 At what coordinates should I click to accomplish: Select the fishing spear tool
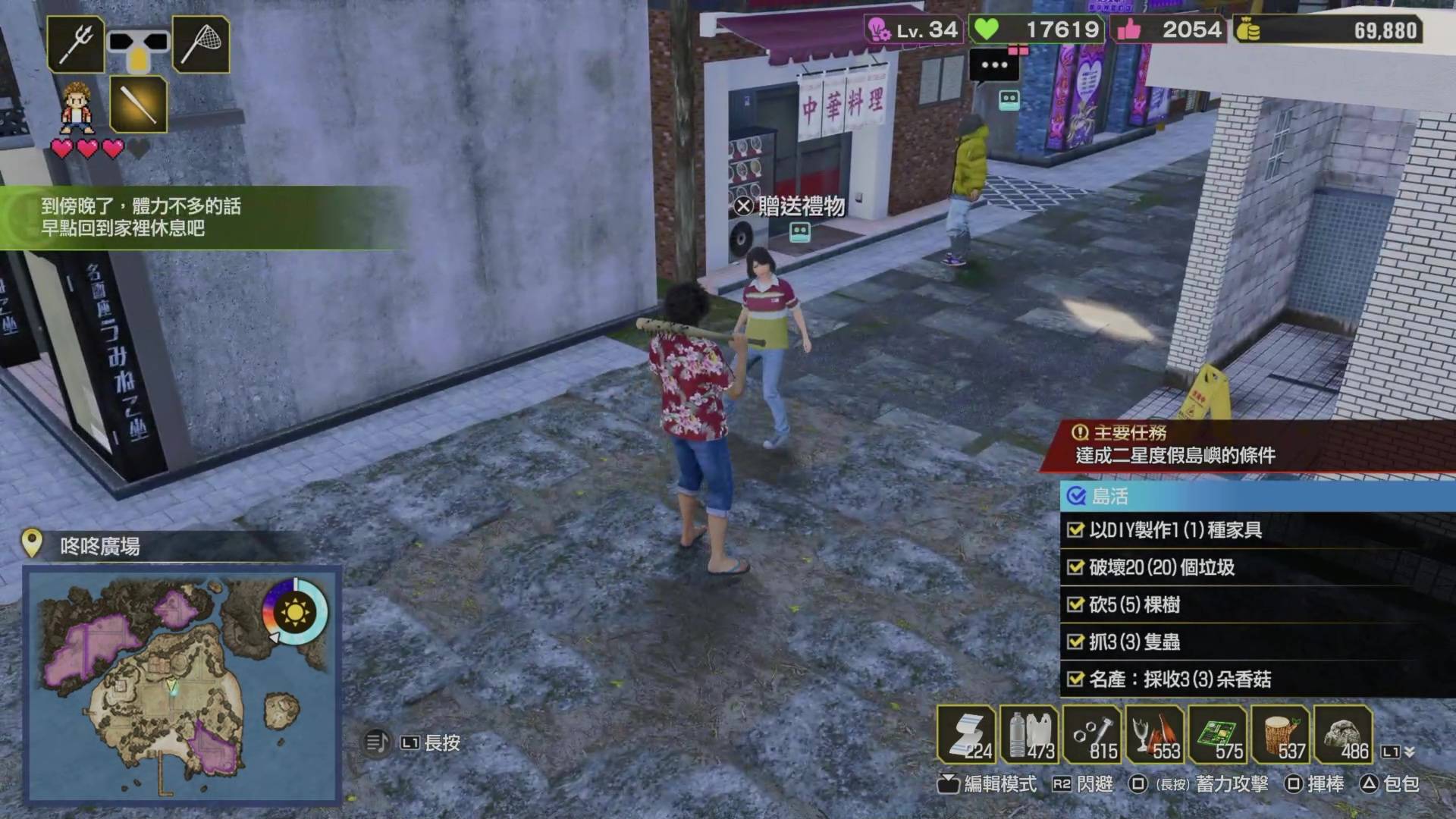pyautogui.click(x=76, y=44)
